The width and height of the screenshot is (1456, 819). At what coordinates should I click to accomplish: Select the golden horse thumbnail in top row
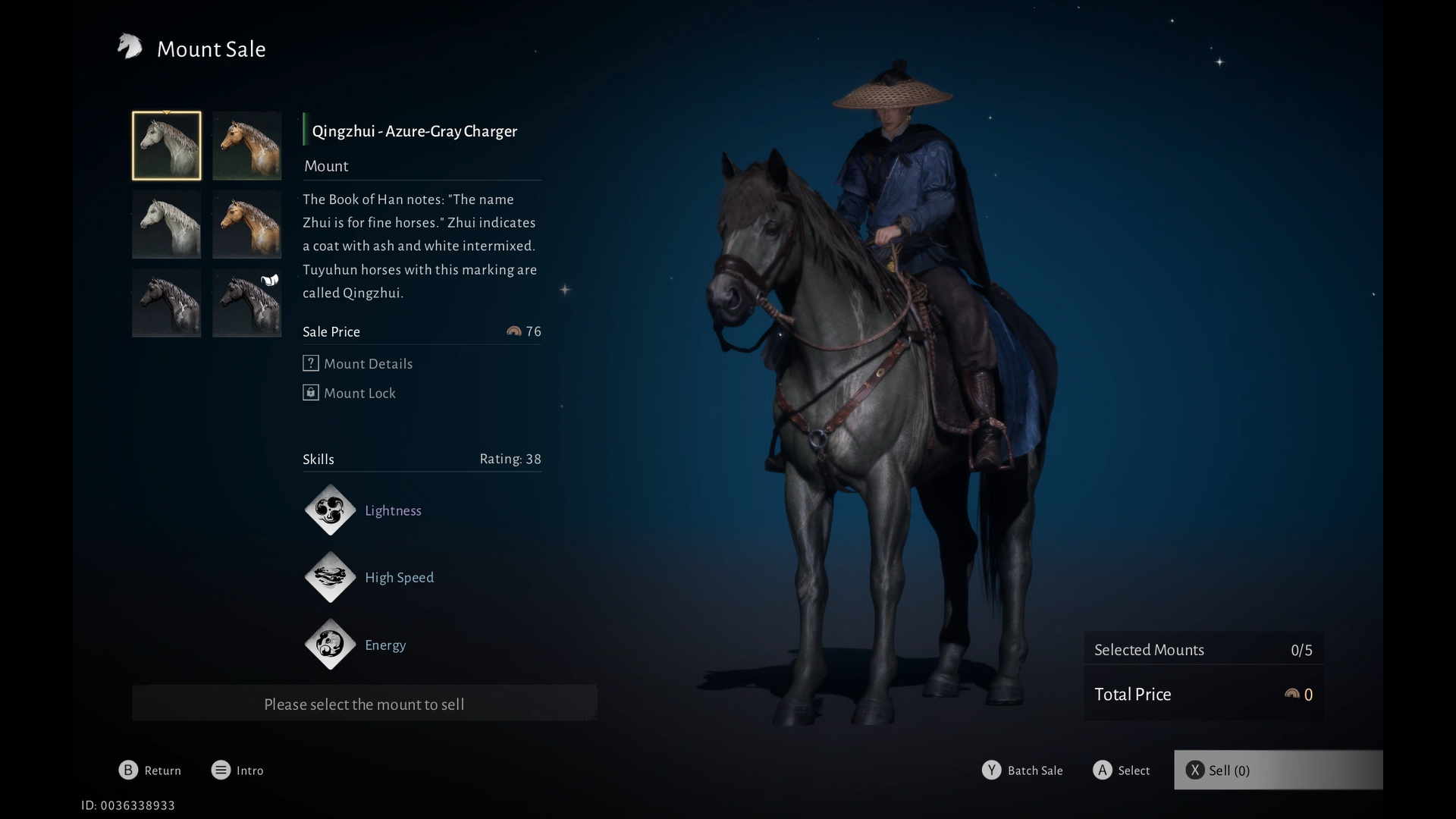click(x=246, y=146)
